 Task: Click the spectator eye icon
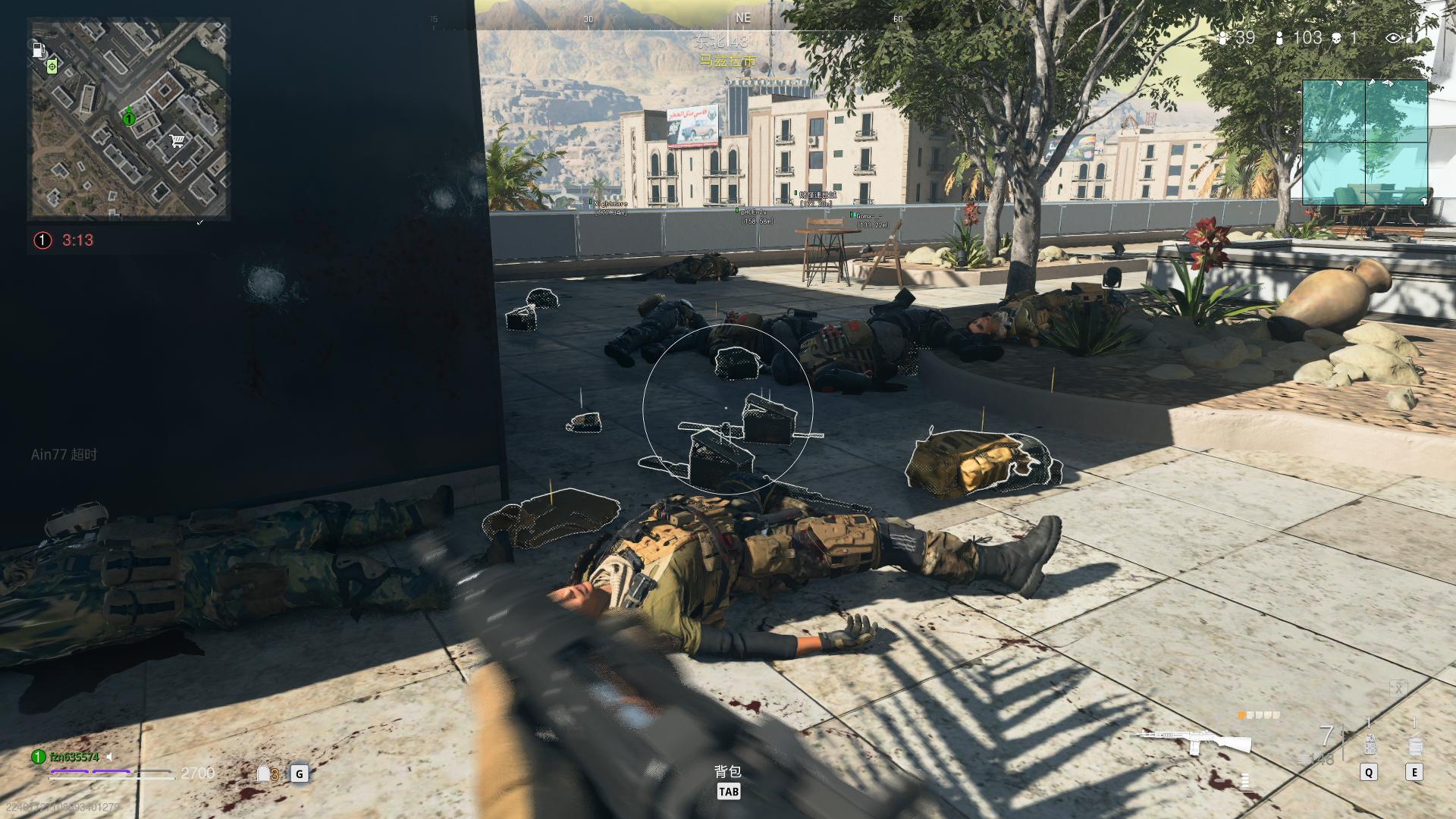(1393, 38)
